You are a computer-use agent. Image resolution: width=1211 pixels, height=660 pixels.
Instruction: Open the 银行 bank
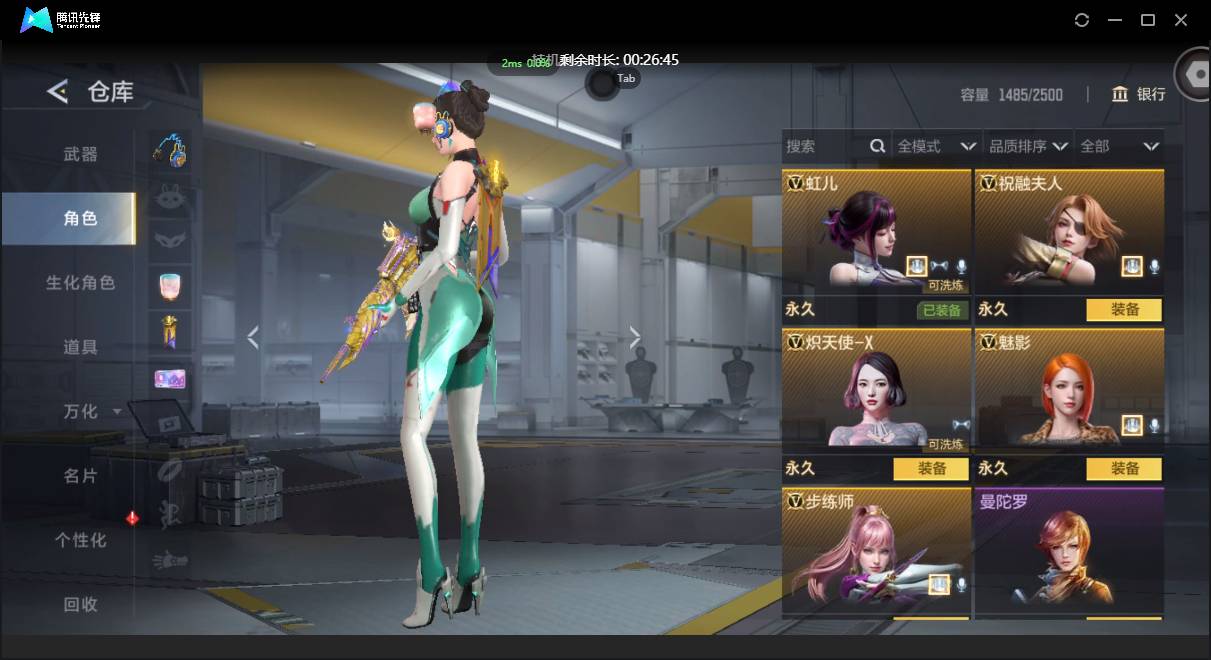[1139, 94]
